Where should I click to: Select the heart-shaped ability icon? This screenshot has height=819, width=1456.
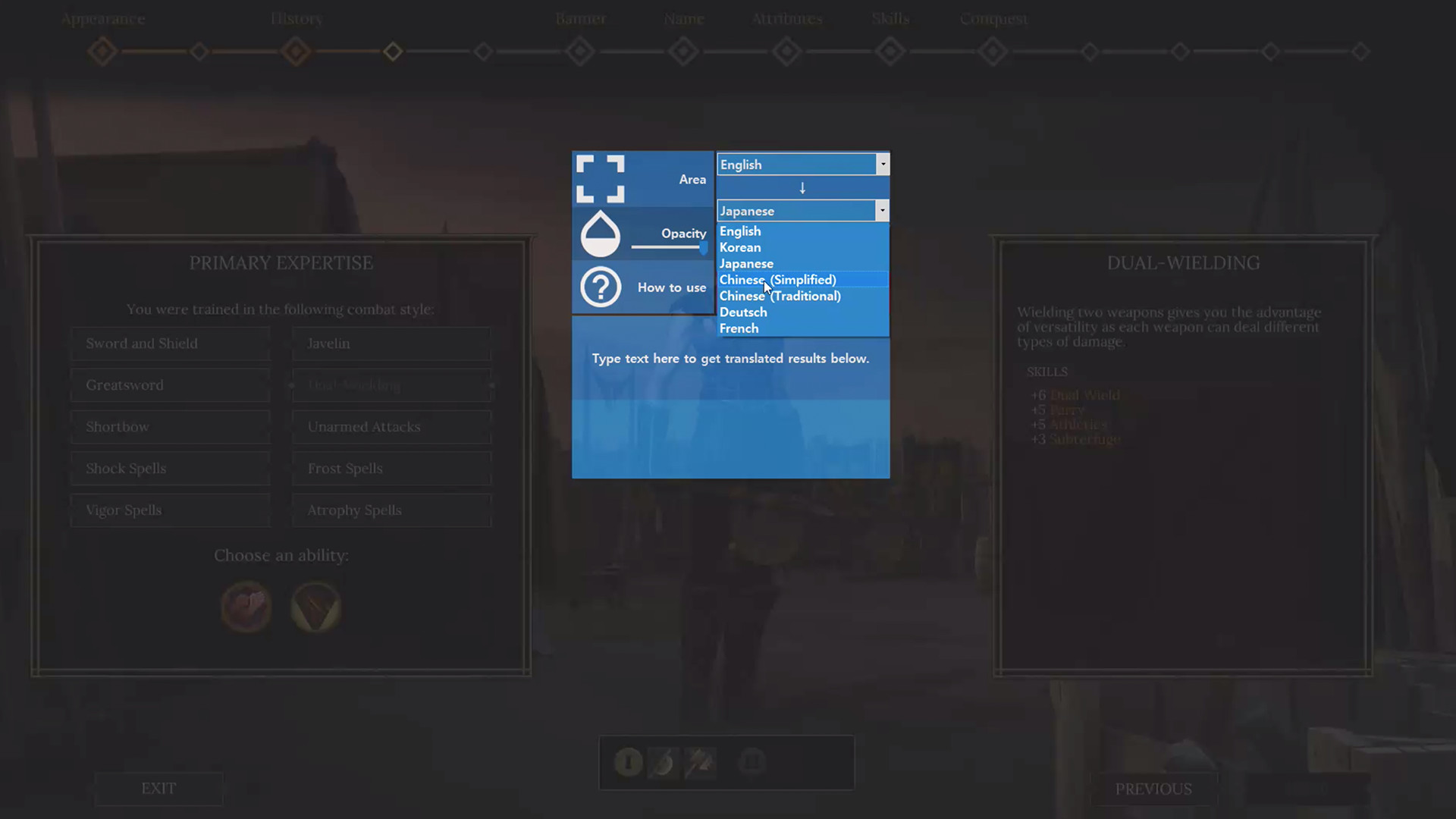point(246,607)
